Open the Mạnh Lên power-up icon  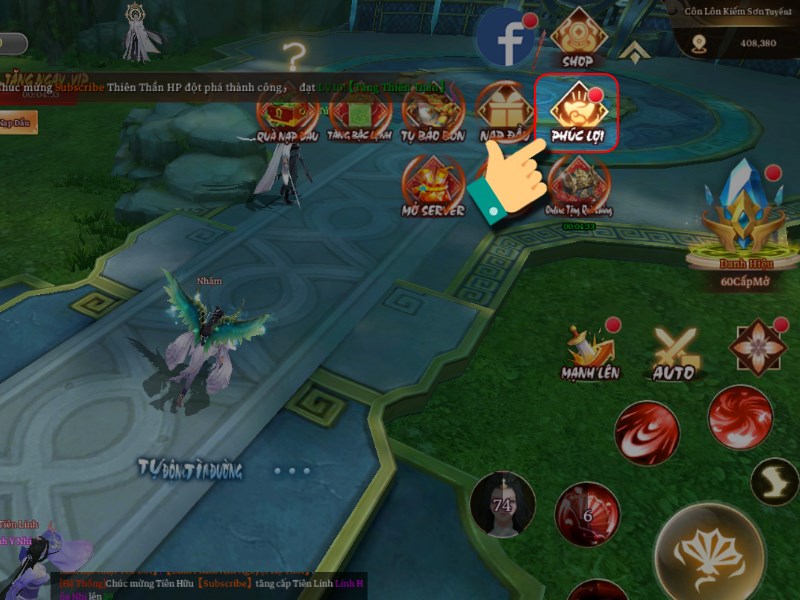pyautogui.click(x=590, y=350)
